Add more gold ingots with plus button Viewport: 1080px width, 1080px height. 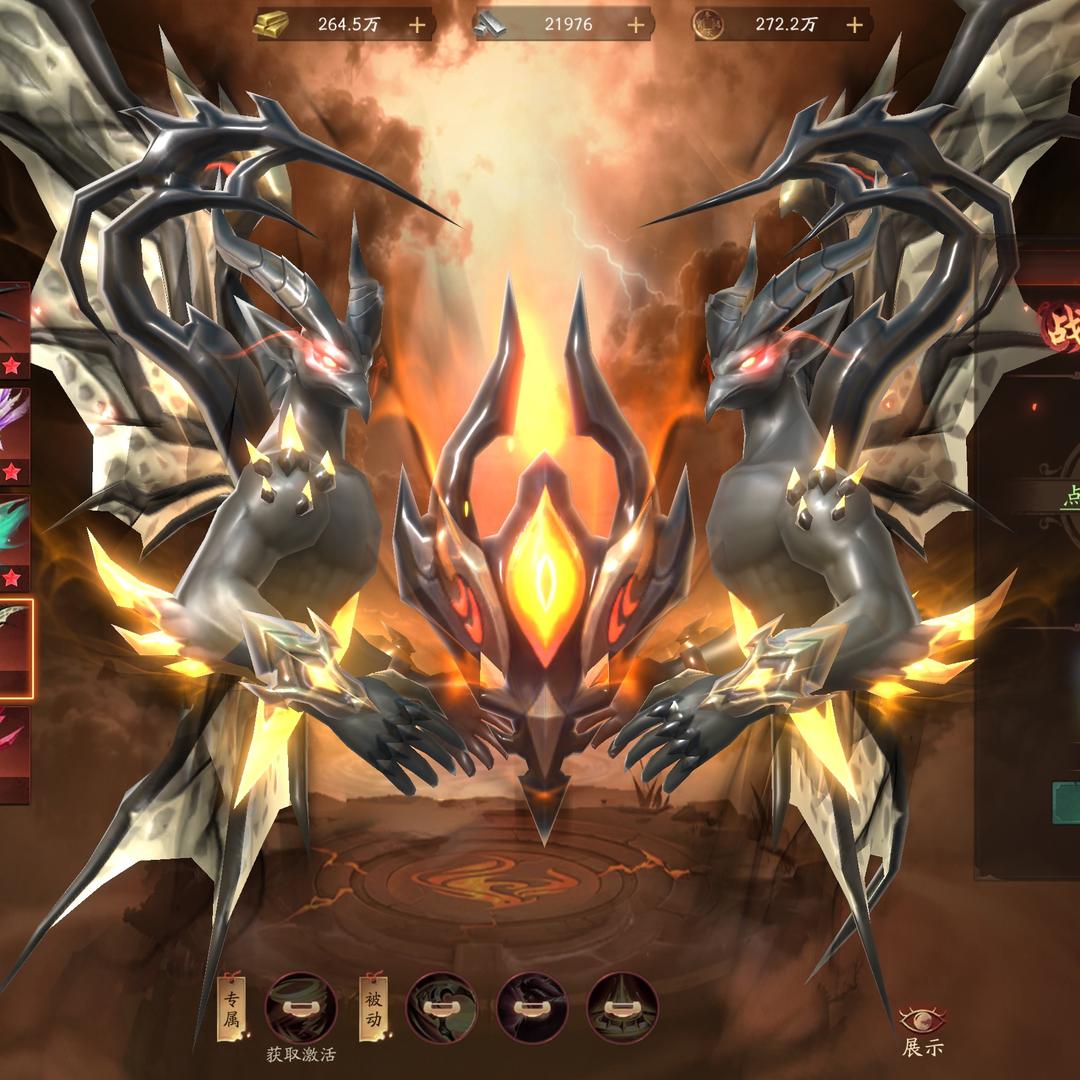tap(417, 25)
